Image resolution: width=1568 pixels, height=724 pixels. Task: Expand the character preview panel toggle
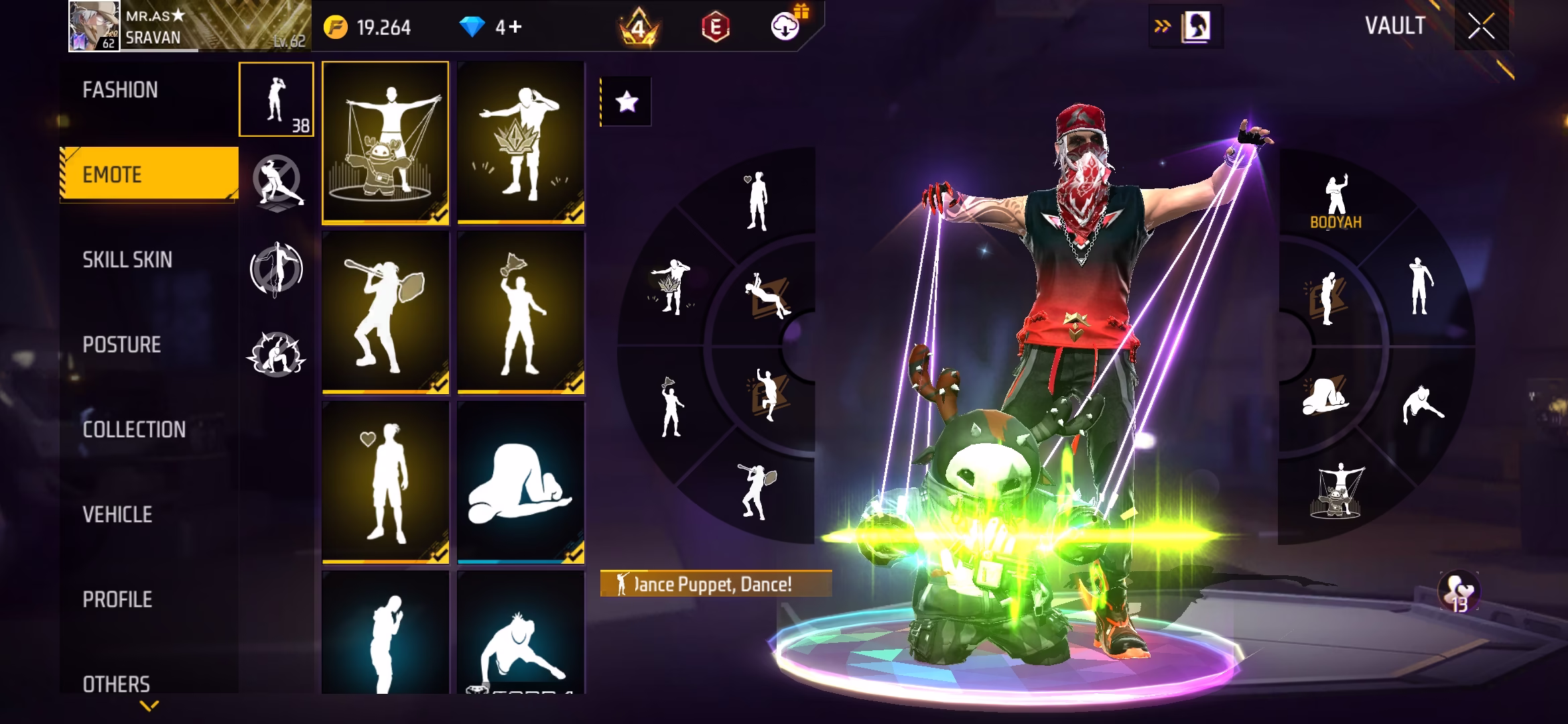click(1185, 27)
